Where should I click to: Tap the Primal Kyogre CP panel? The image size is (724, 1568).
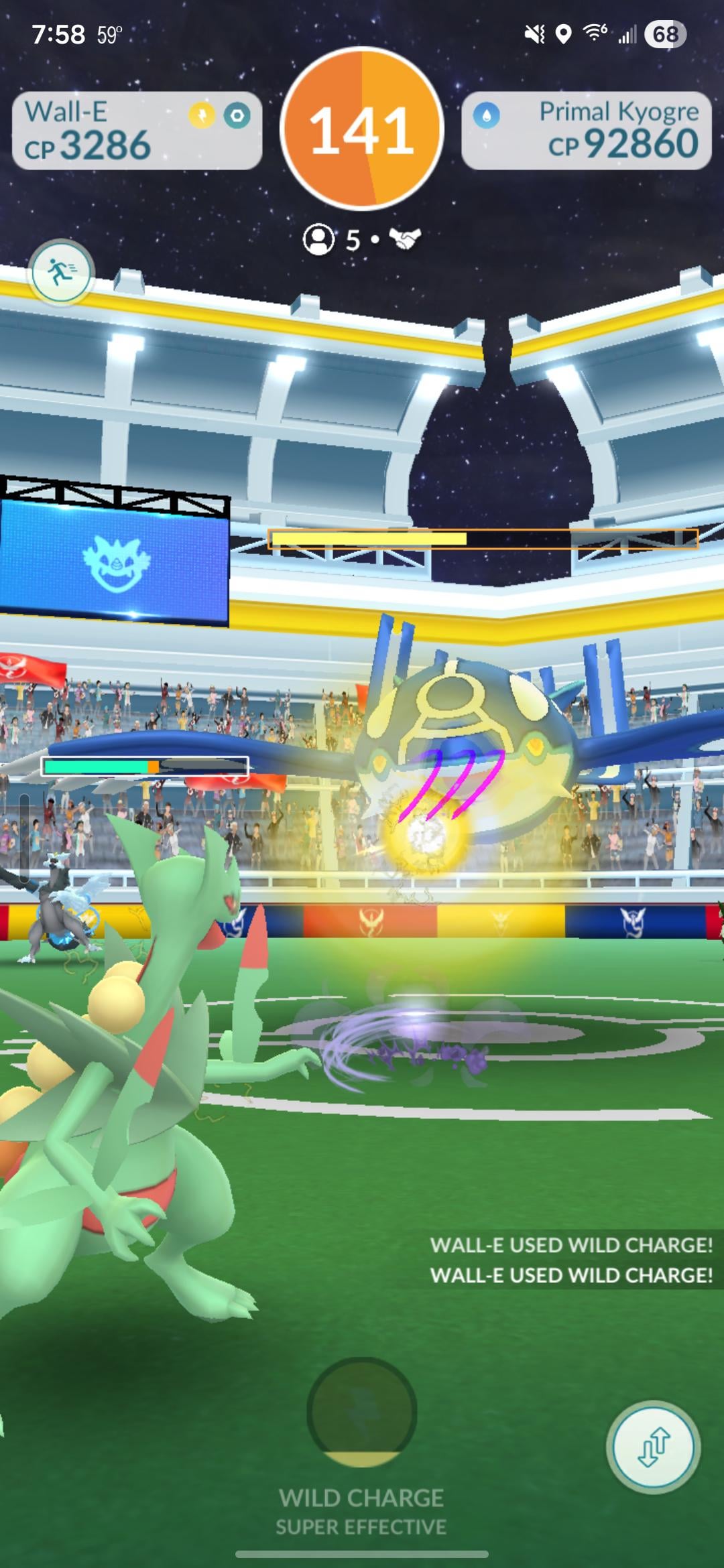click(x=586, y=131)
